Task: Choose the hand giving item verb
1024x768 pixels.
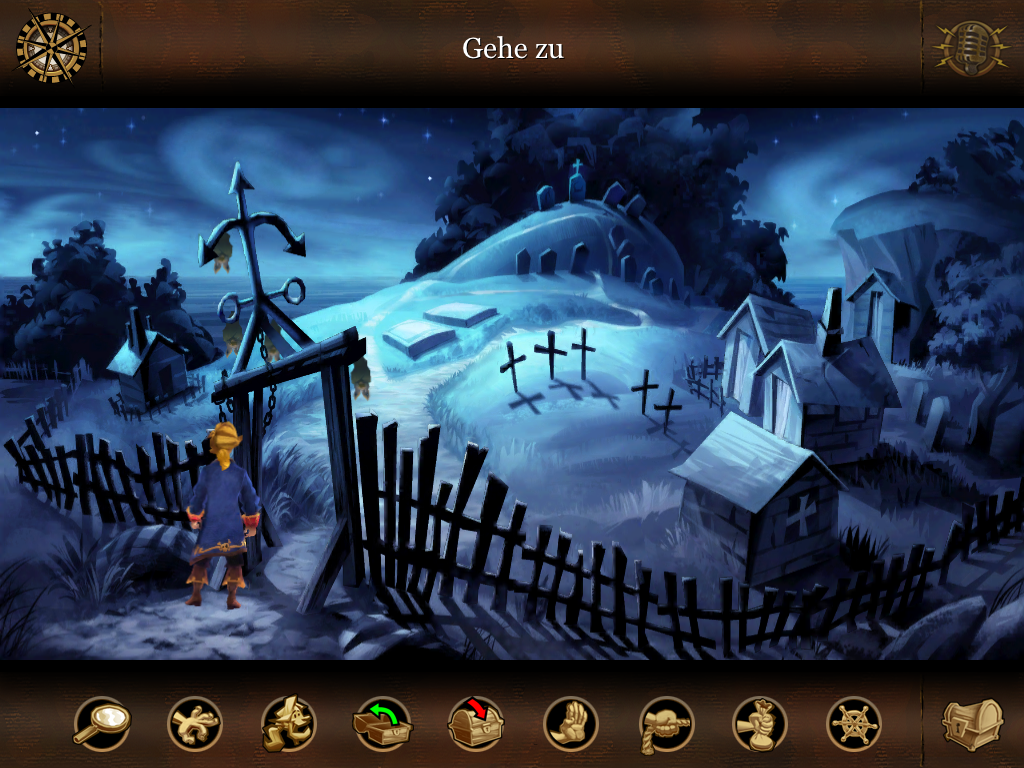Action: [x=760, y=723]
